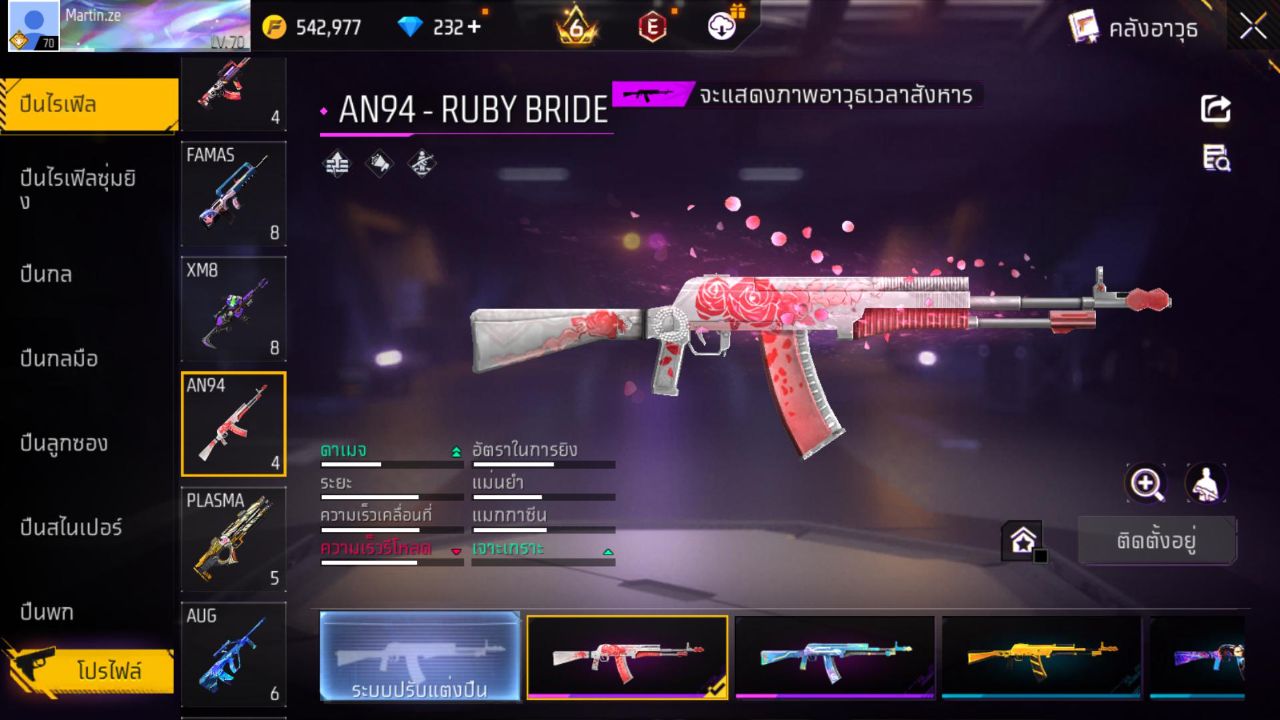Viewport: 1280px width, 720px height.
Task: Click the first diamond attribute icon under weapon name
Action: click(x=336, y=163)
